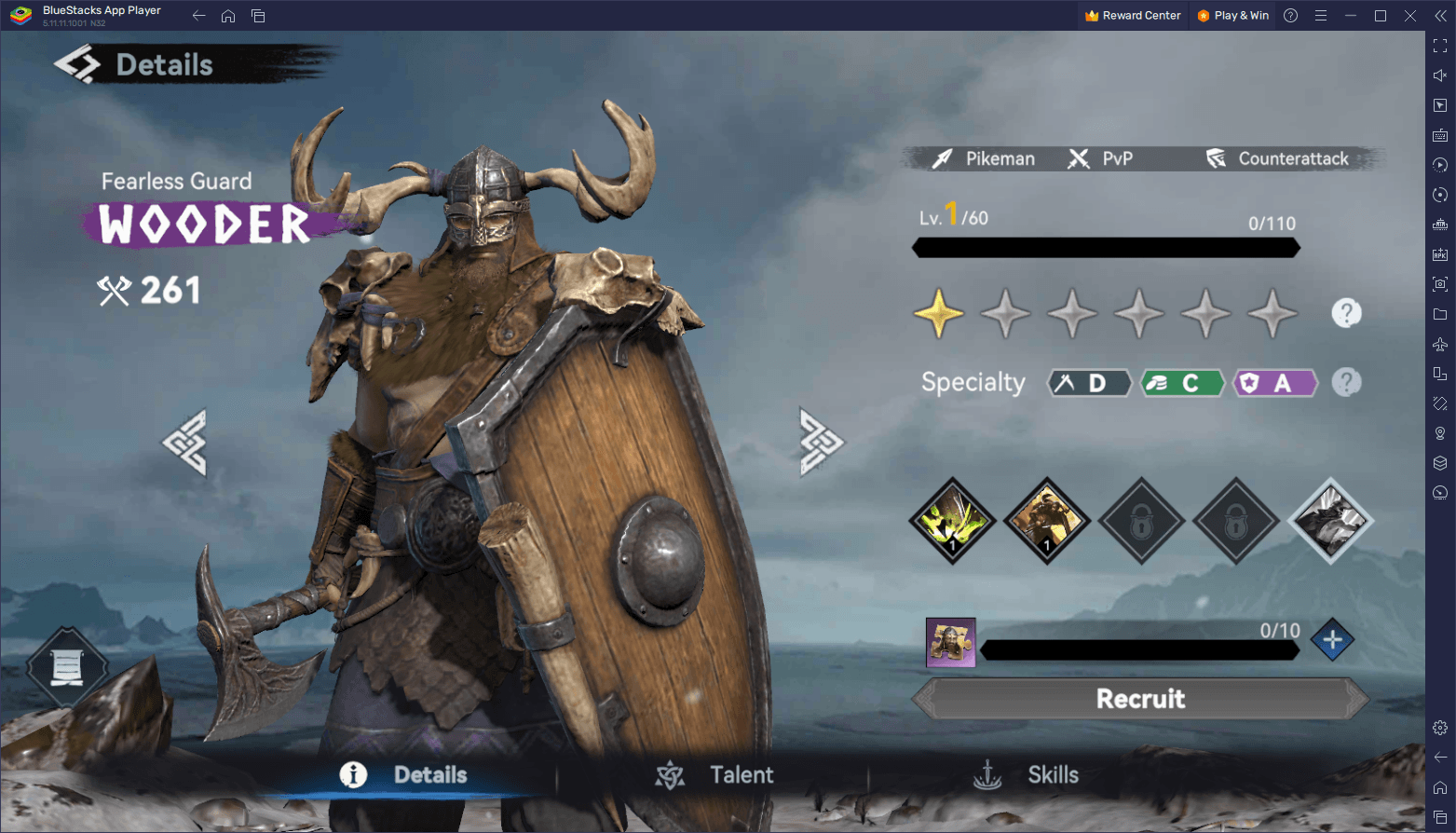1456x833 pixels.
Task: Select the Specialty C green badge
Action: tap(1181, 383)
